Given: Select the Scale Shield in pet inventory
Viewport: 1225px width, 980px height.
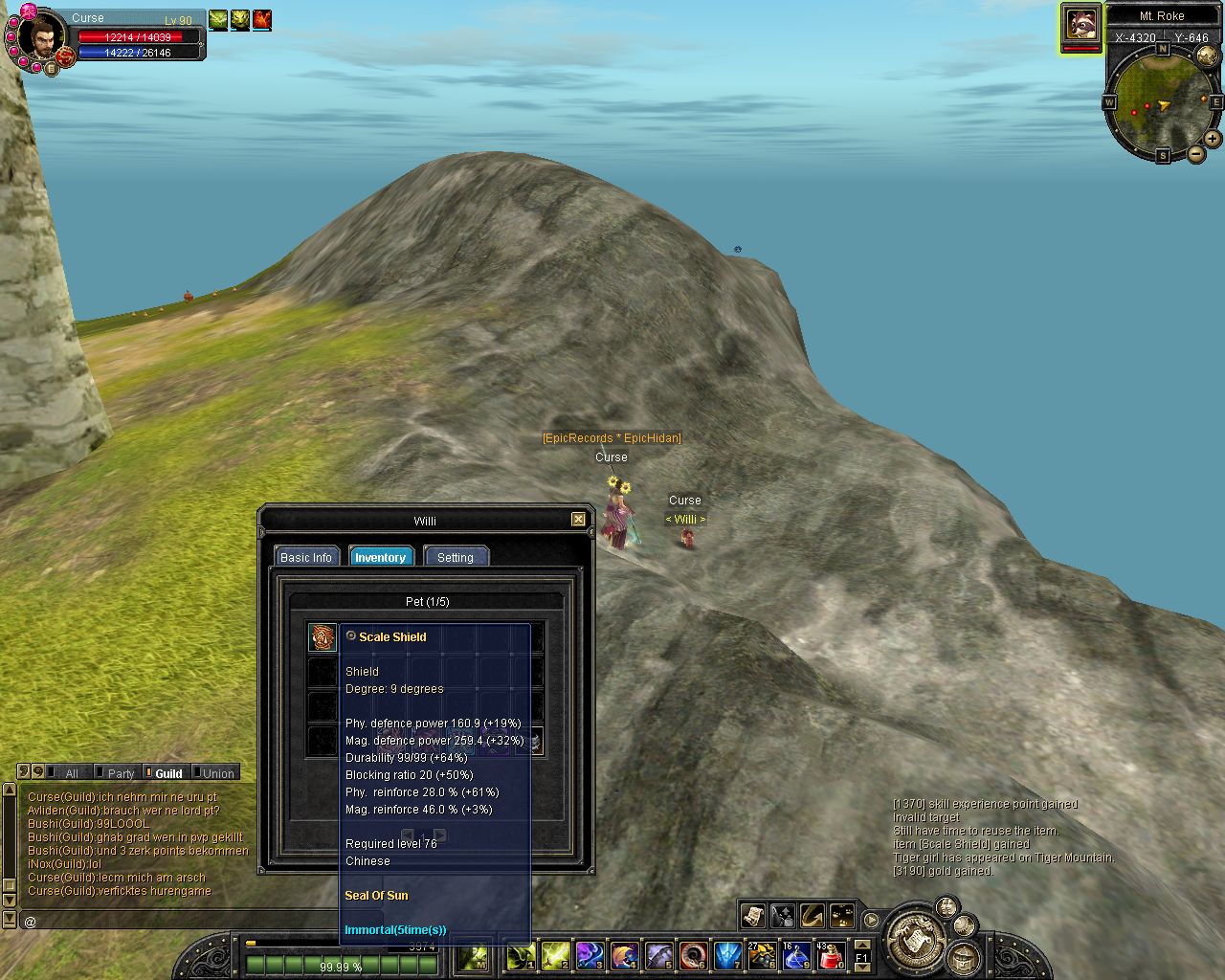Looking at the screenshot, I should point(323,637).
